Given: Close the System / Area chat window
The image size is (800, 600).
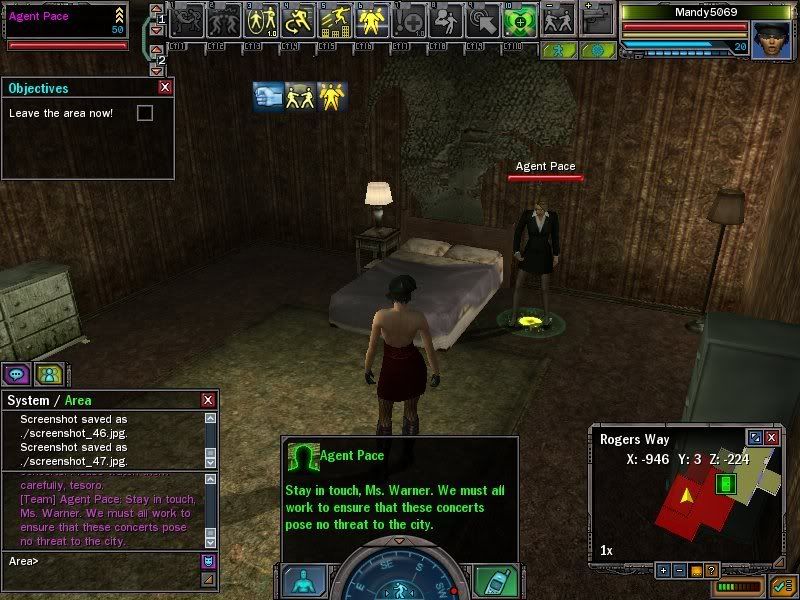Looking at the screenshot, I should tap(208, 400).
